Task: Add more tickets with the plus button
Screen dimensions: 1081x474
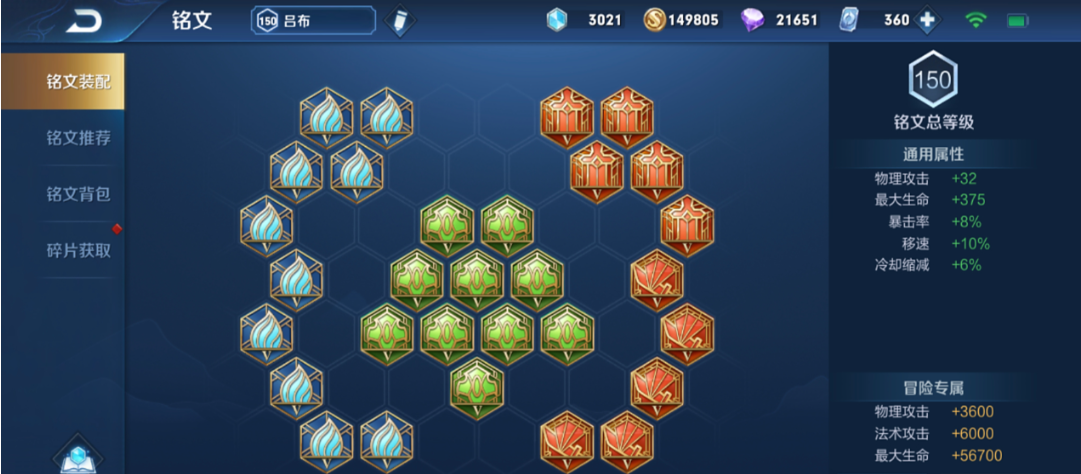Action: click(926, 20)
